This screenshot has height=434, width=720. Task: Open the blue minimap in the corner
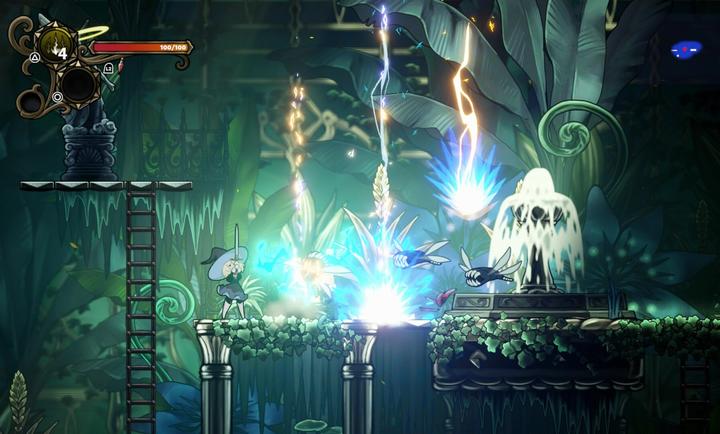[x=686, y=48]
